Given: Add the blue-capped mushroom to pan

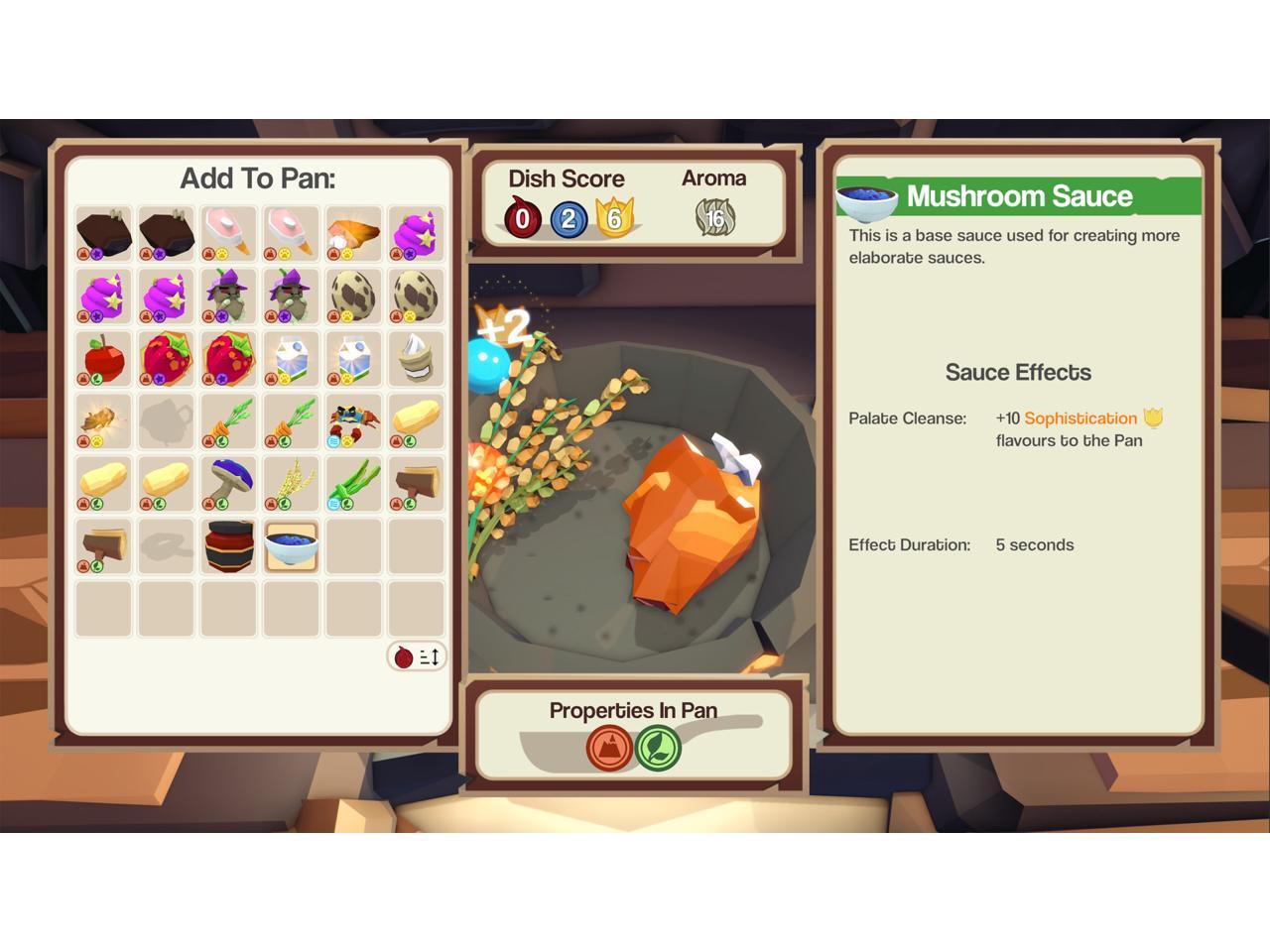Looking at the screenshot, I should [228, 483].
